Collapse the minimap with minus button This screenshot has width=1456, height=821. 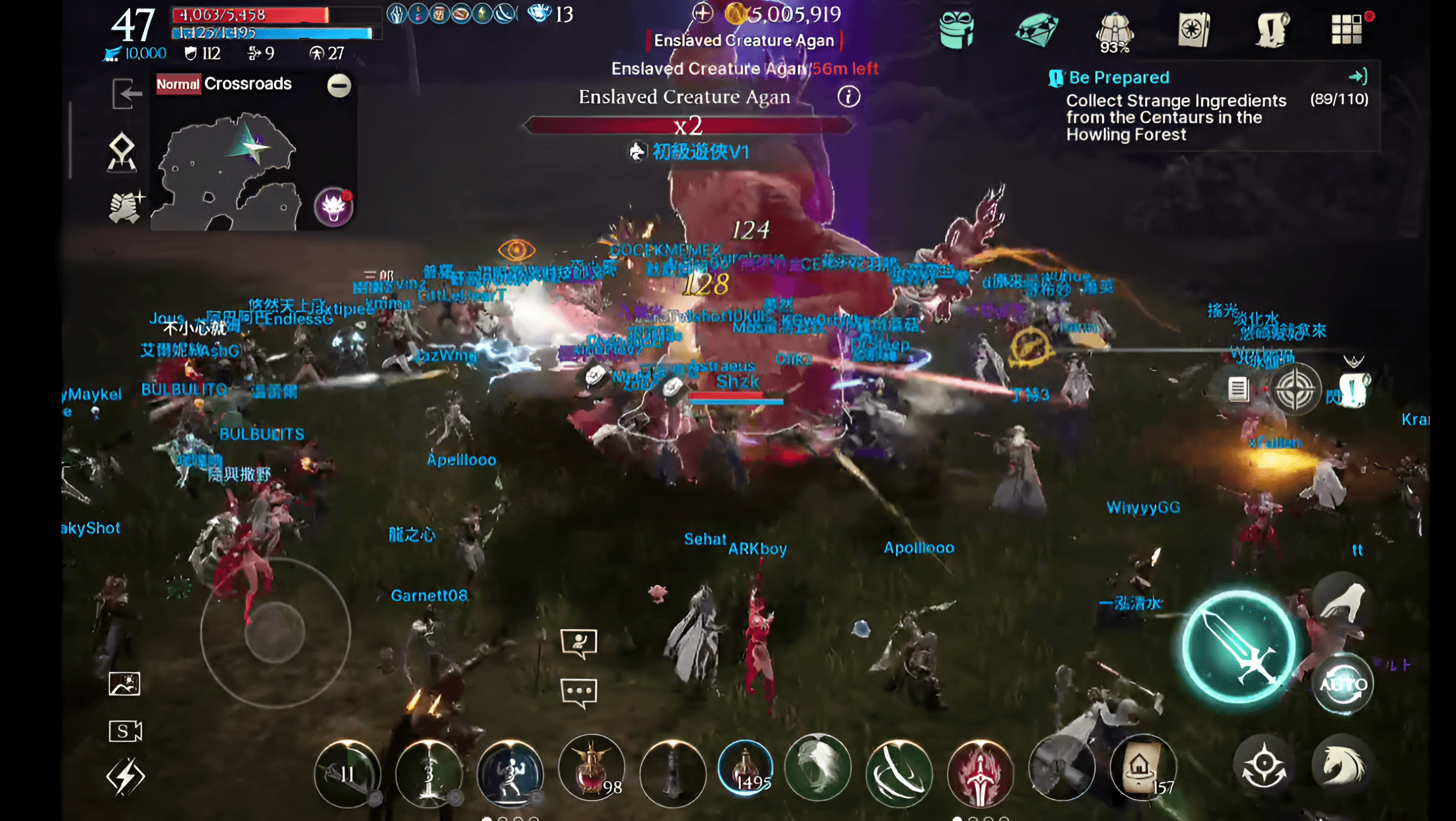coord(338,86)
